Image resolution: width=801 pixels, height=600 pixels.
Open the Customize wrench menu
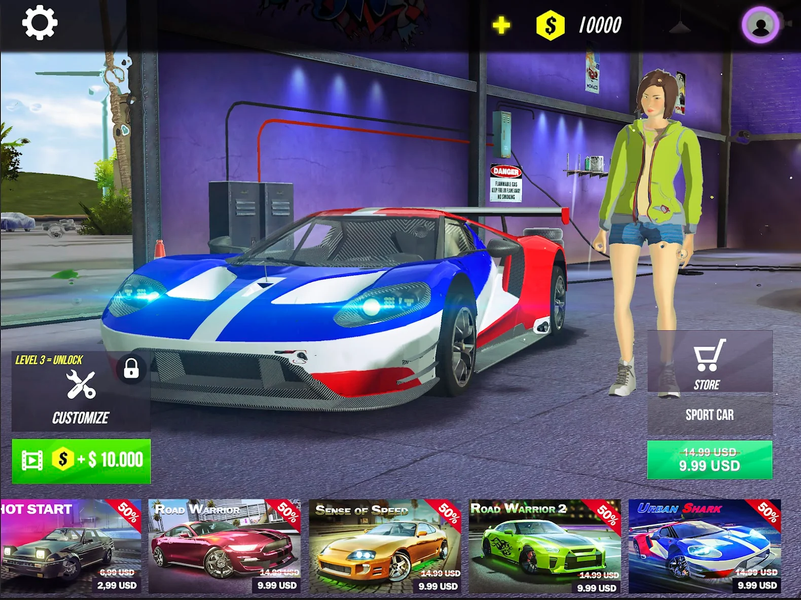coord(80,392)
